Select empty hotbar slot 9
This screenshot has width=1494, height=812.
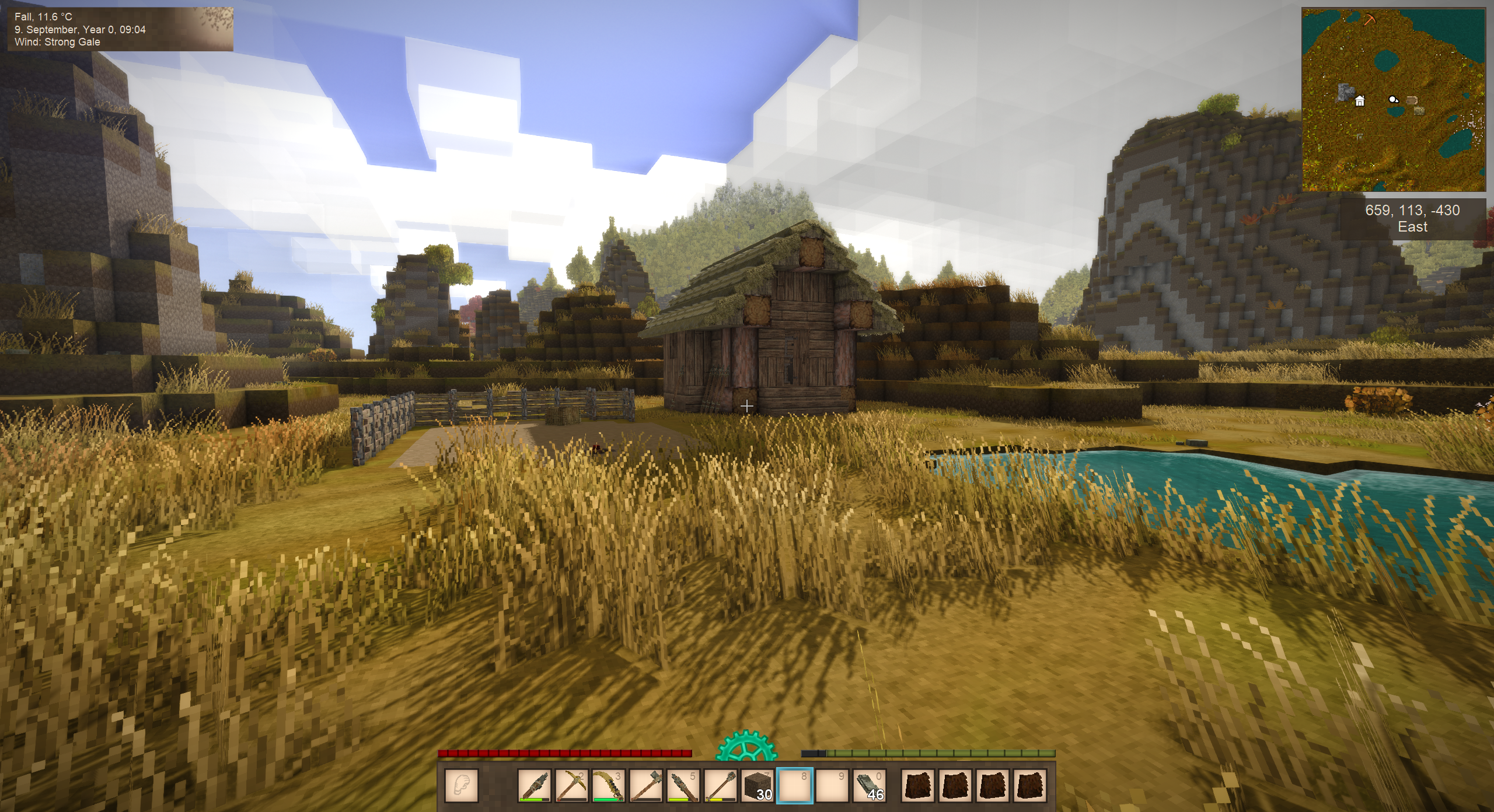(x=832, y=785)
